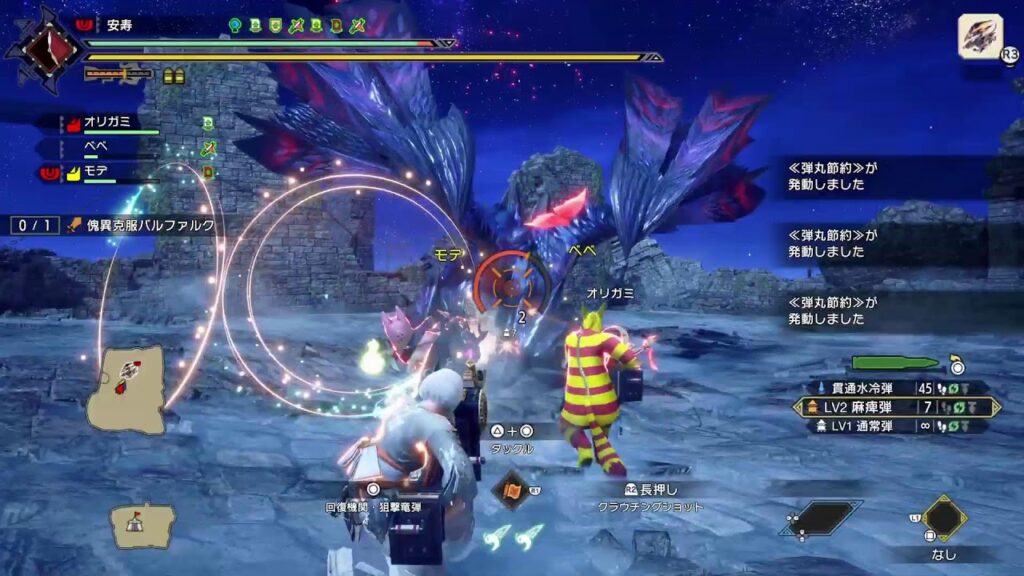This screenshot has height=576, width=1024.
Task: Select party member モテ in the list
Action: tap(98, 172)
